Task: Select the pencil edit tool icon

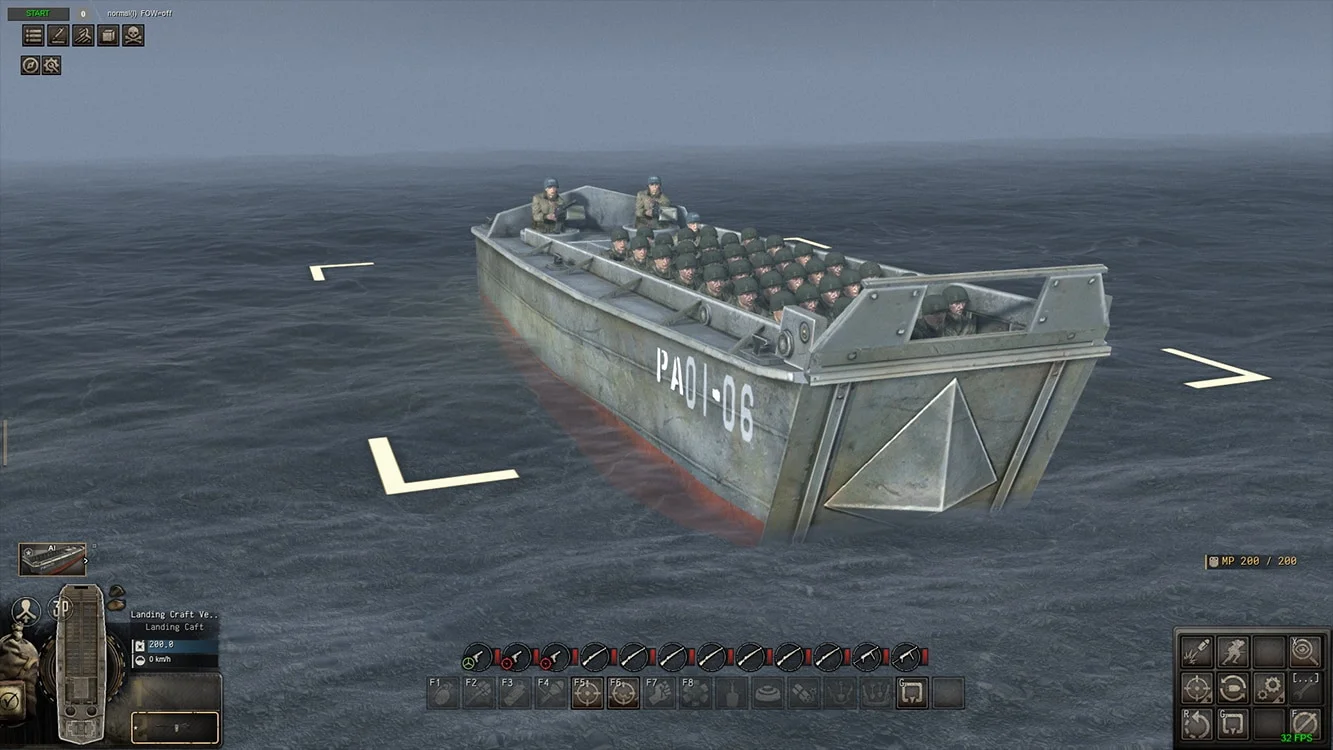Action: (x=58, y=36)
